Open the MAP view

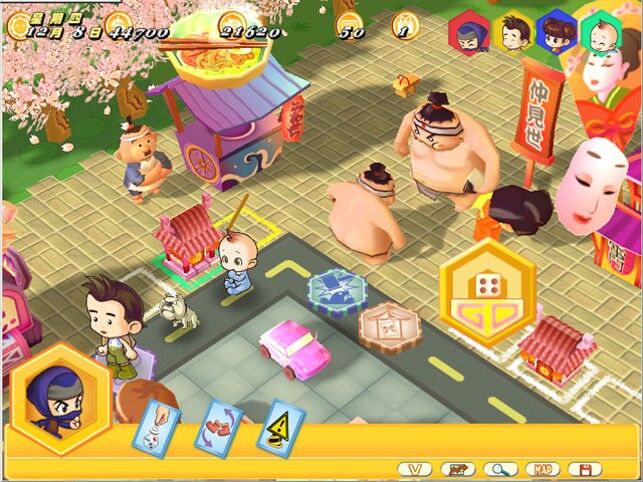tap(539, 468)
